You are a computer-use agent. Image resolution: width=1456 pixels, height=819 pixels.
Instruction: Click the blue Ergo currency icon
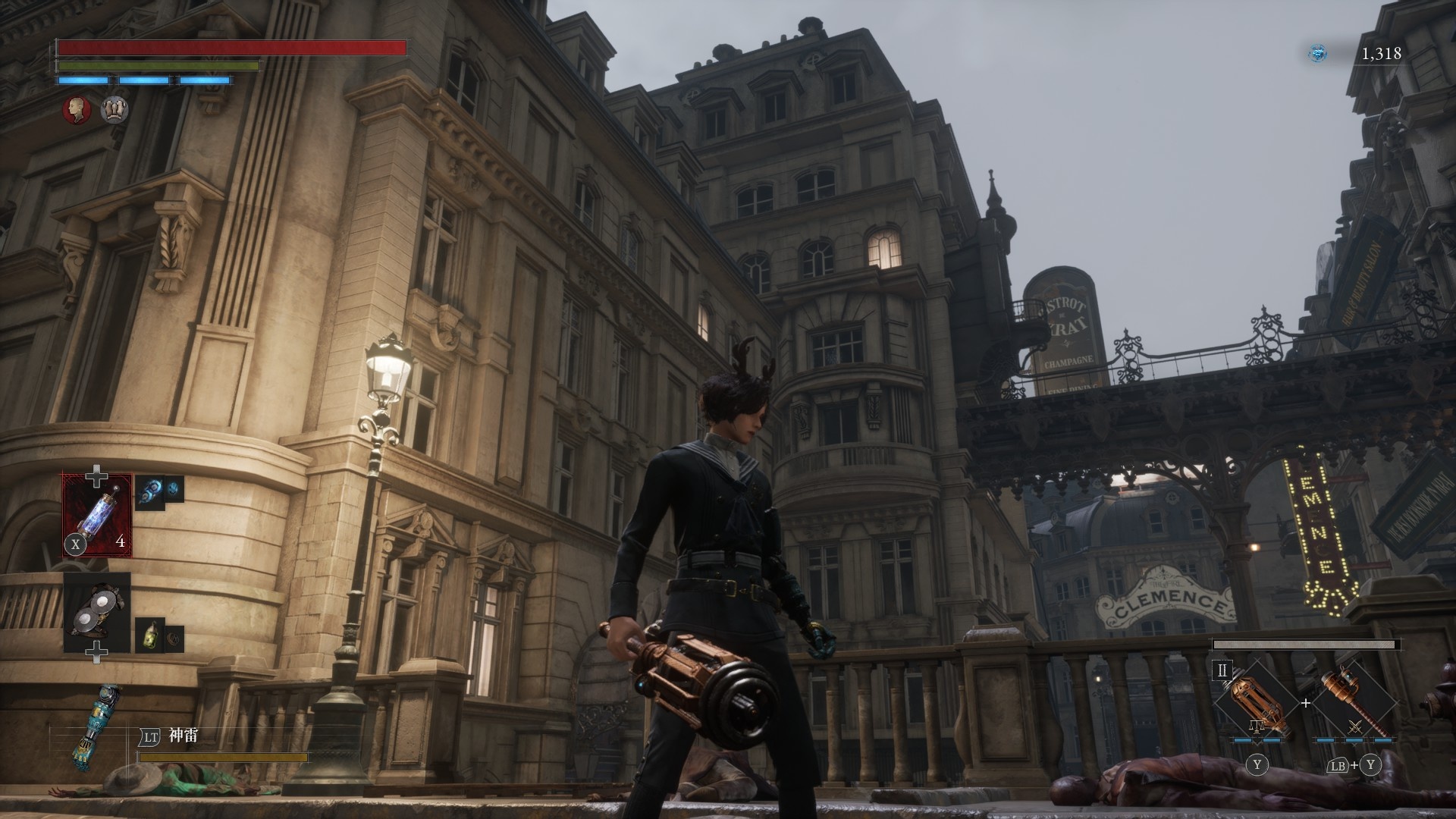click(1318, 53)
